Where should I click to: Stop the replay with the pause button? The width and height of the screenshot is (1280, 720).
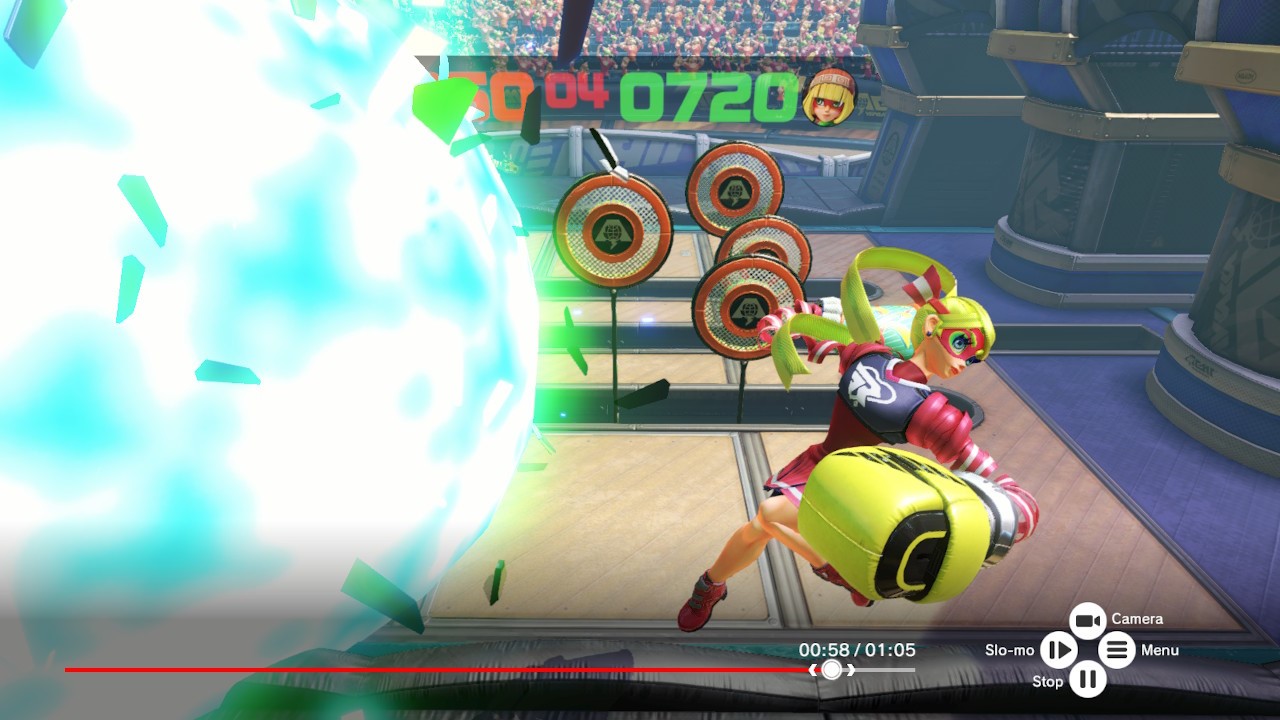tap(1087, 681)
